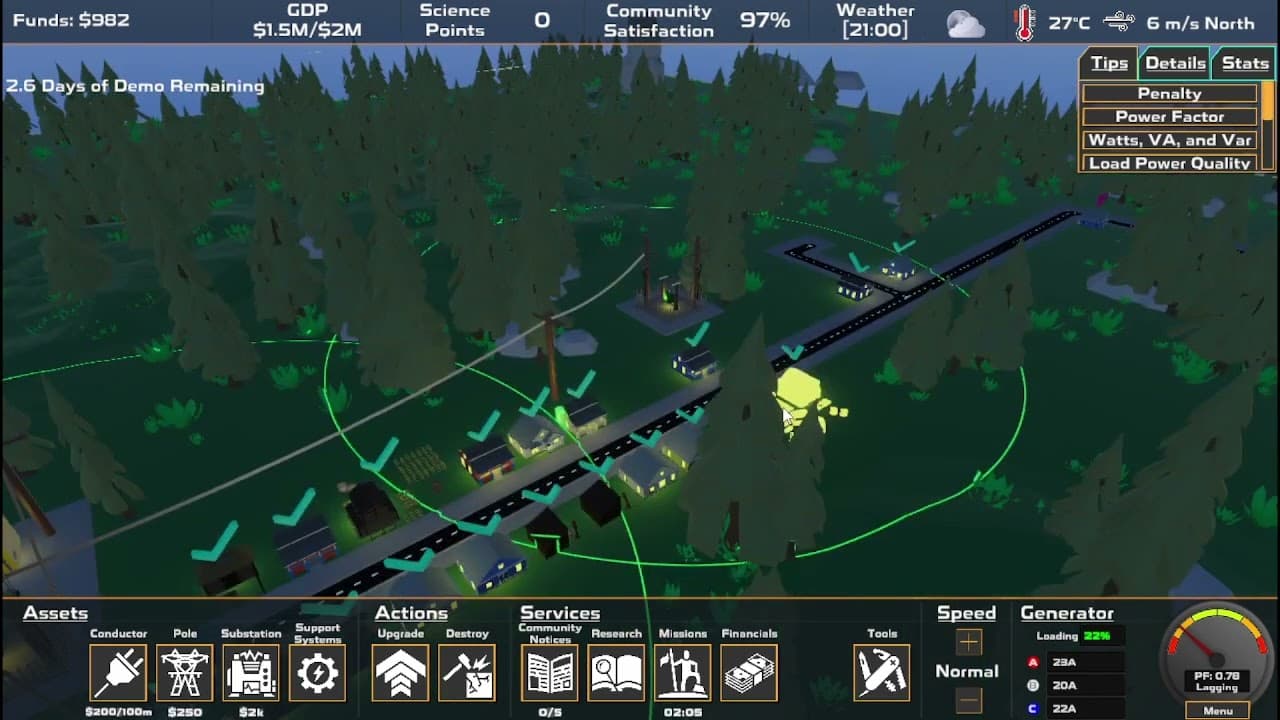Select the Conductor asset icon
1280x720 pixels.
(118, 672)
